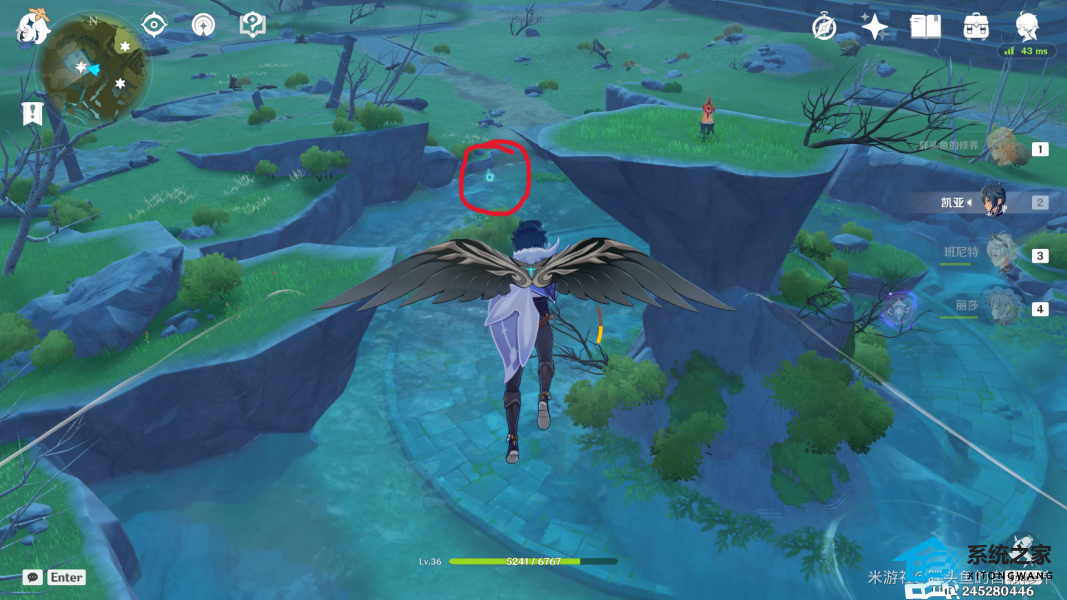Open the inventory backpack
The width and height of the screenshot is (1067, 600).
[976, 27]
